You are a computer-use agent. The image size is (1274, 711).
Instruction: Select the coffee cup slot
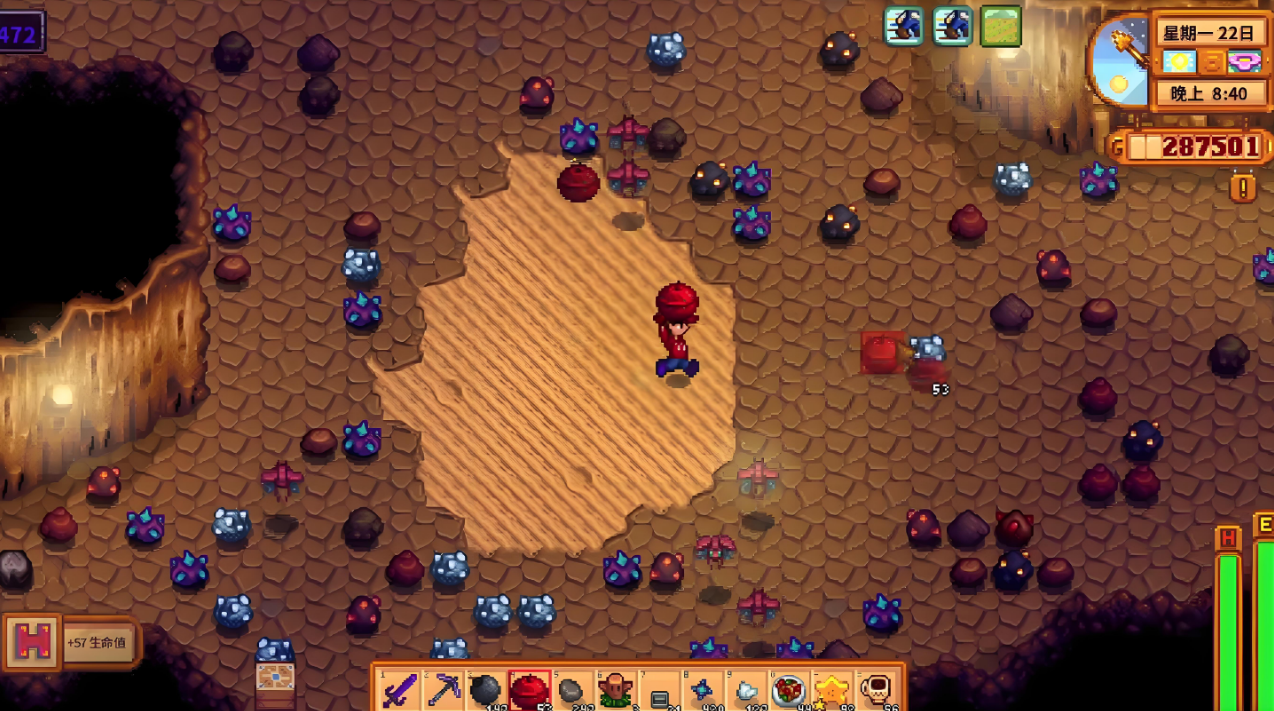click(876, 689)
